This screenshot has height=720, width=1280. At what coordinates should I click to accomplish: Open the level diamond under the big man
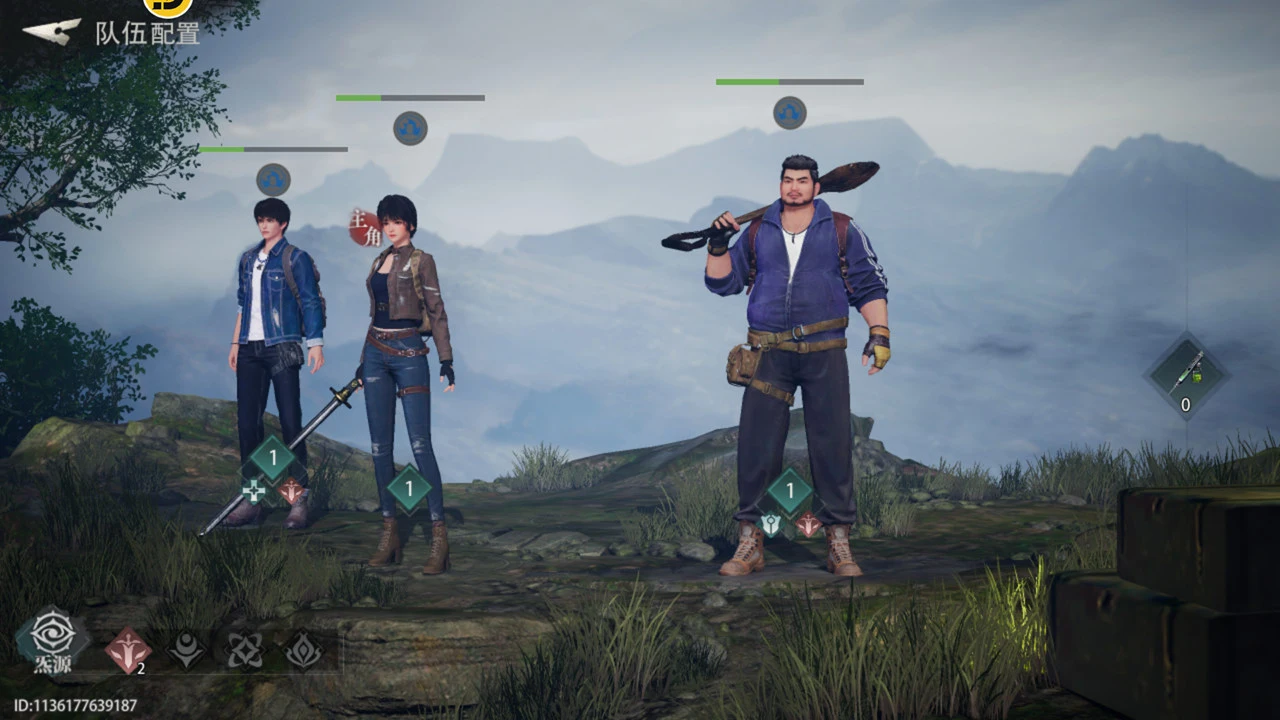click(x=790, y=491)
